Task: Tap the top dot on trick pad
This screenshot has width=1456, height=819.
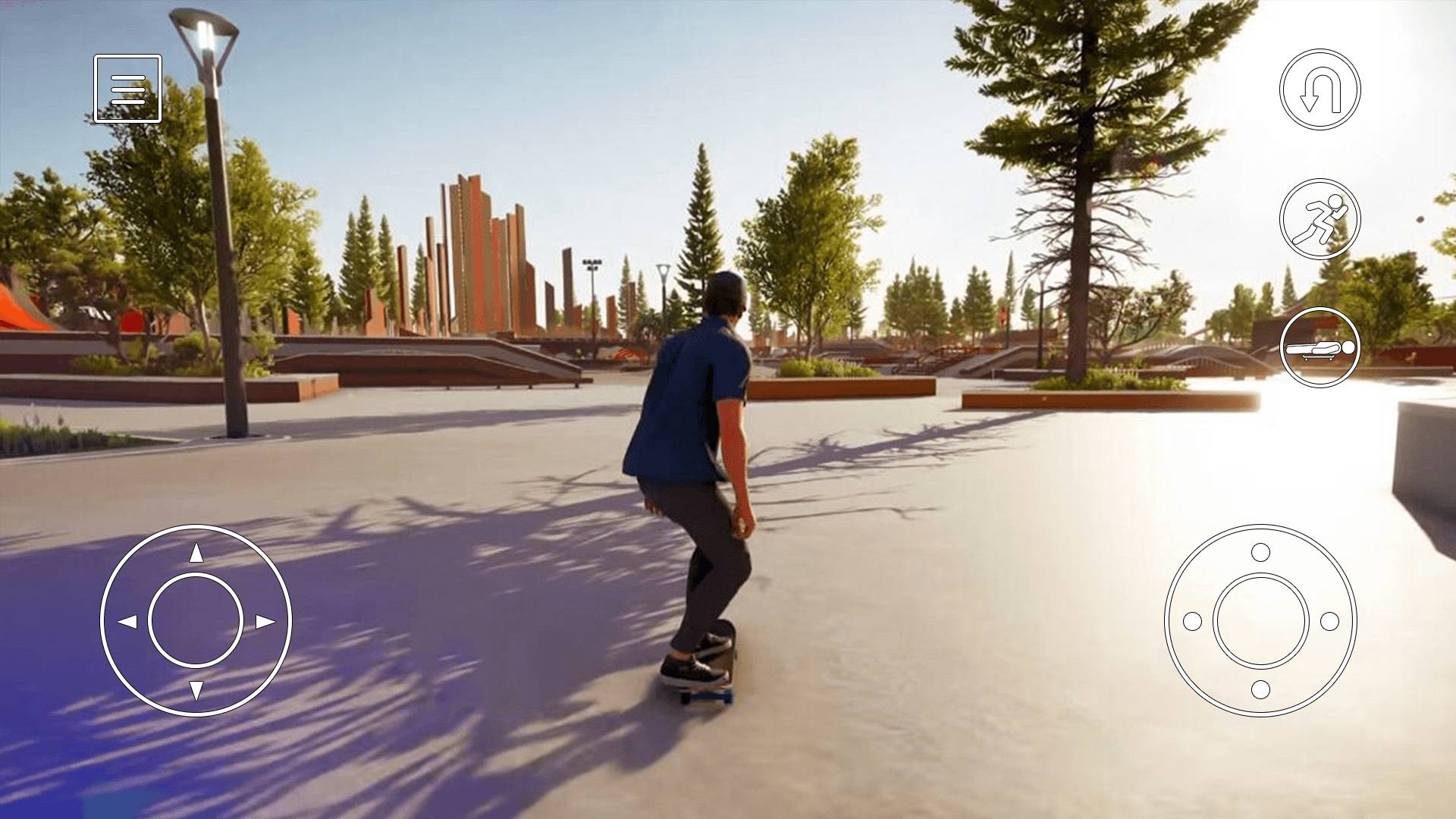Action: (x=1260, y=552)
